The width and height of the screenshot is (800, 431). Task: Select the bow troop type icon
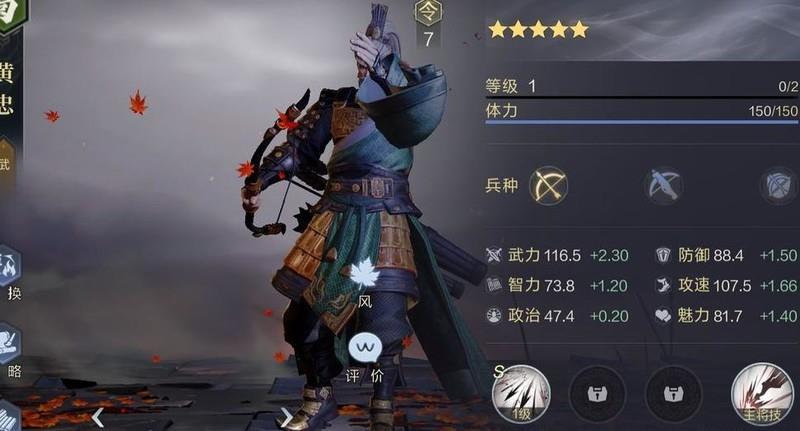pyautogui.click(x=548, y=185)
